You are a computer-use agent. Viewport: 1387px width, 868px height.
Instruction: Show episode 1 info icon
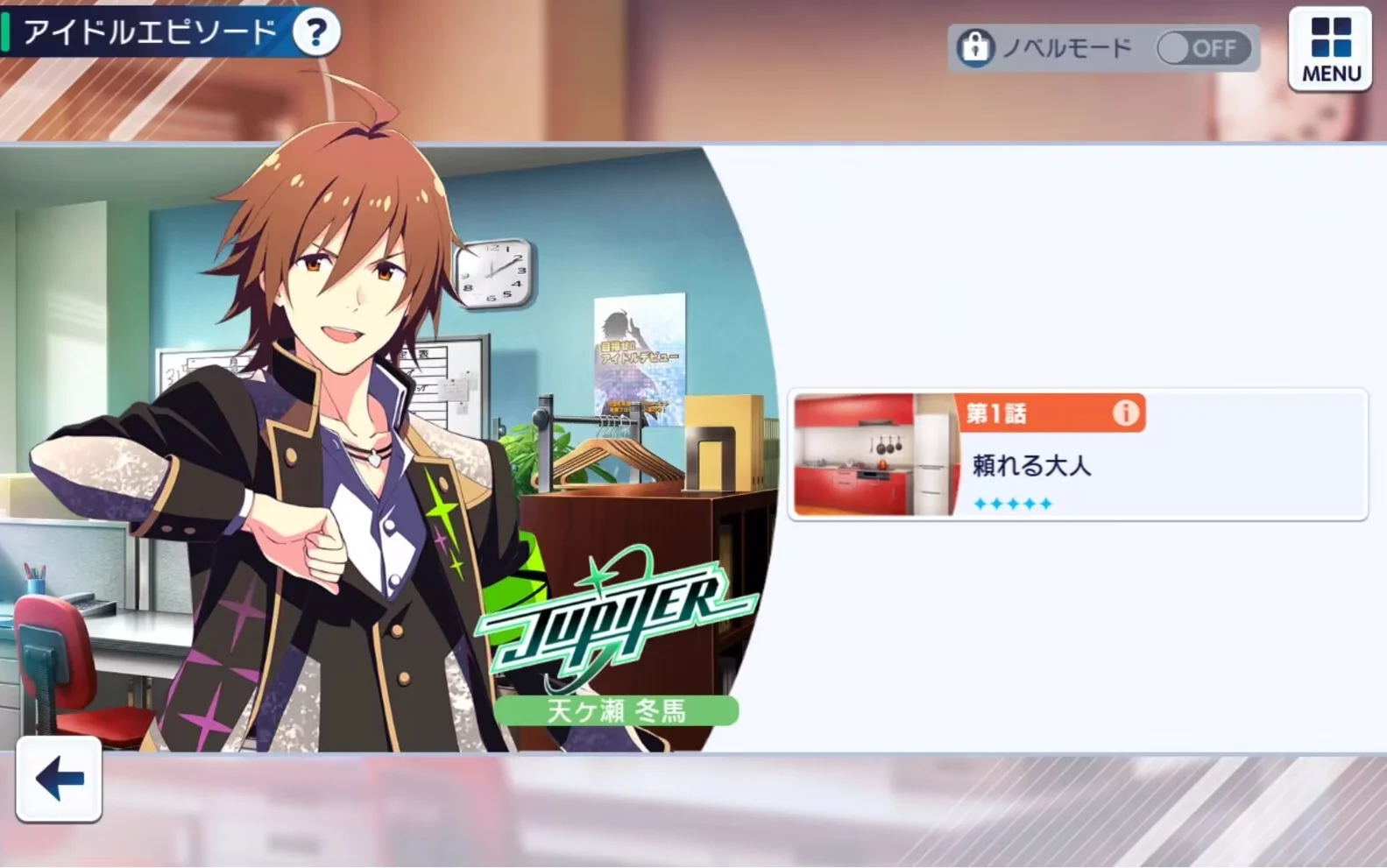(1125, 413)
